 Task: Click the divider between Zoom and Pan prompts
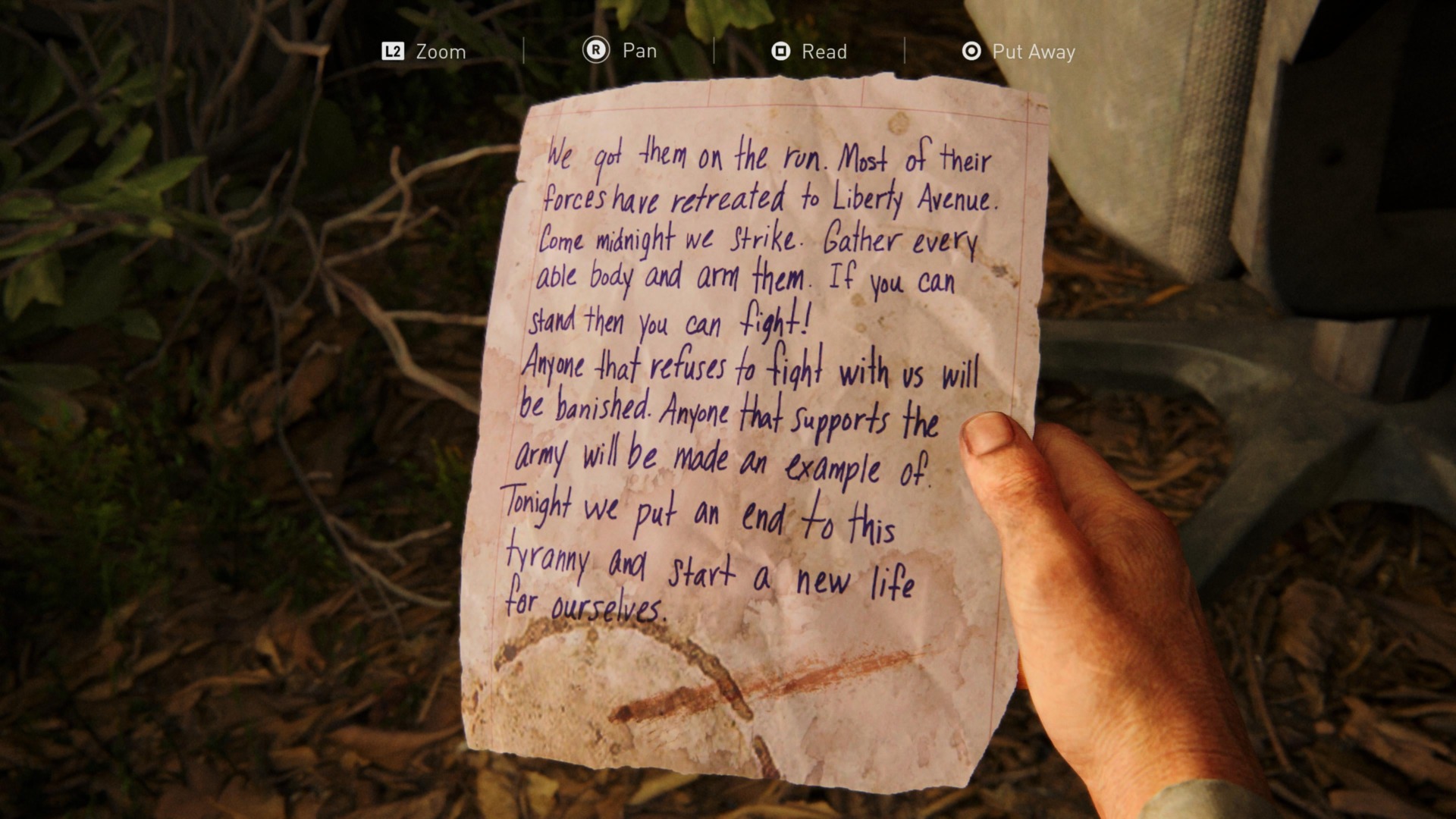point(524,51)
